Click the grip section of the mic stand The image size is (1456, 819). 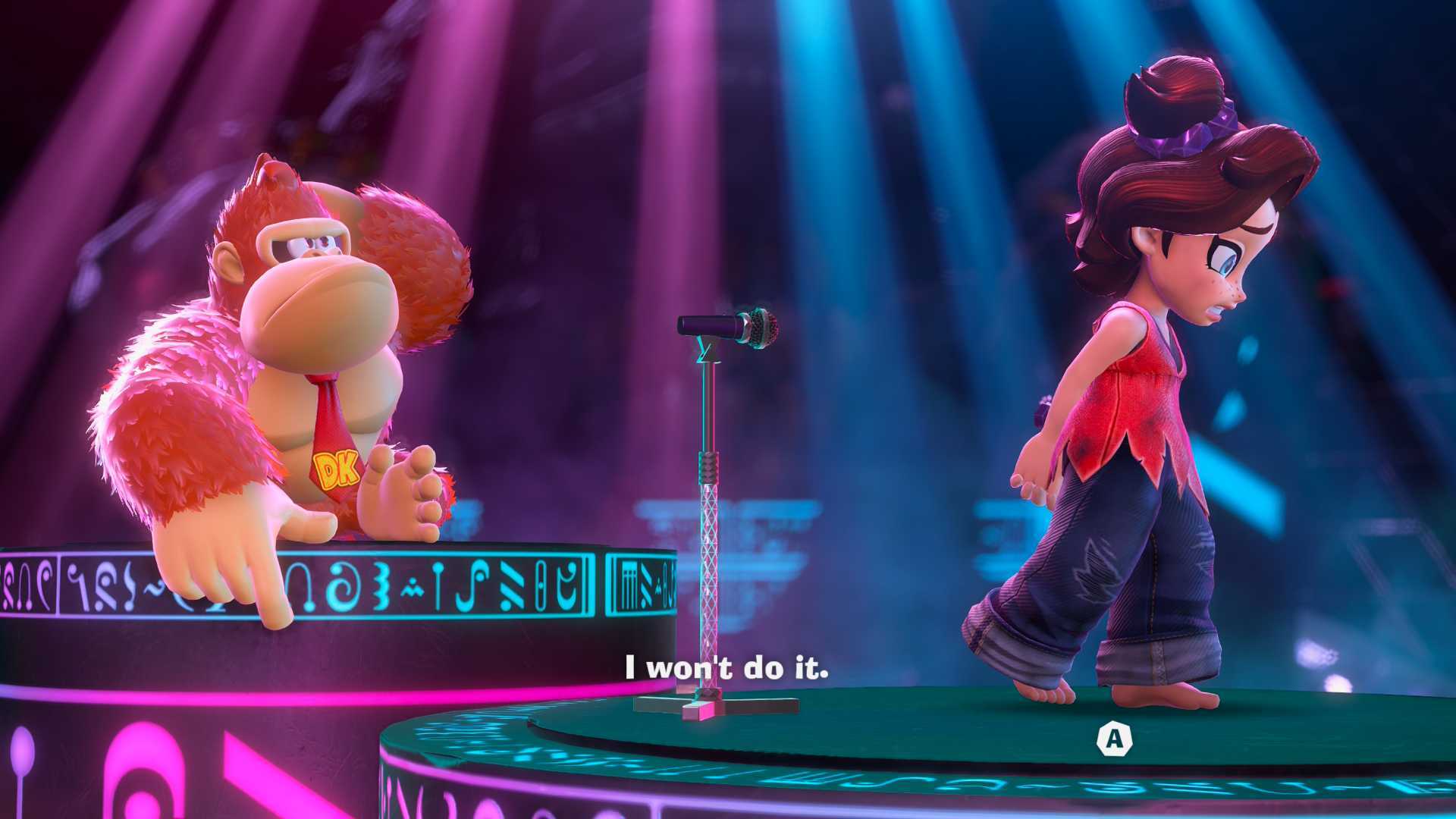(x=707, y=466)
